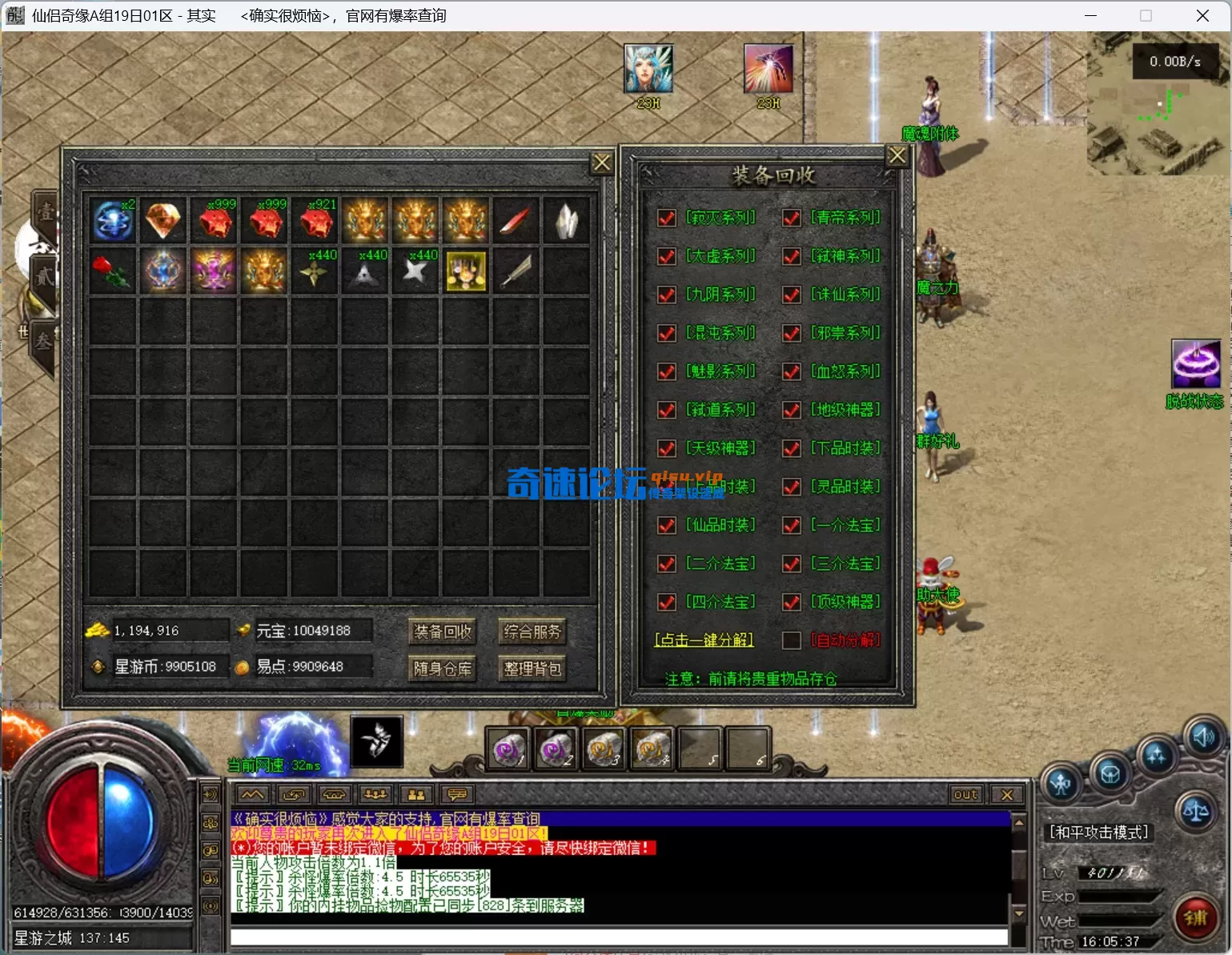Toggle the 和平攻击模式 attack mode
Screen dimensions: 1232x955
click(x=1099, y=833)
